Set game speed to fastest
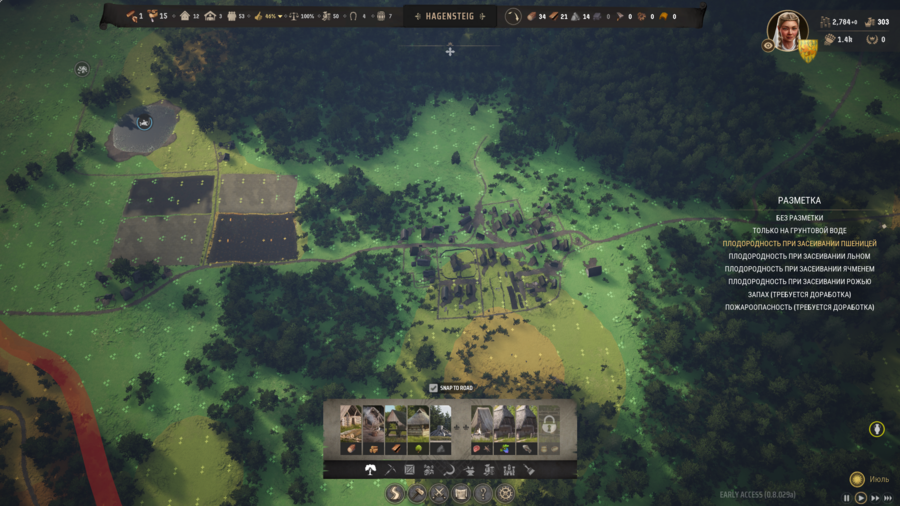 (x=888, y=498)
